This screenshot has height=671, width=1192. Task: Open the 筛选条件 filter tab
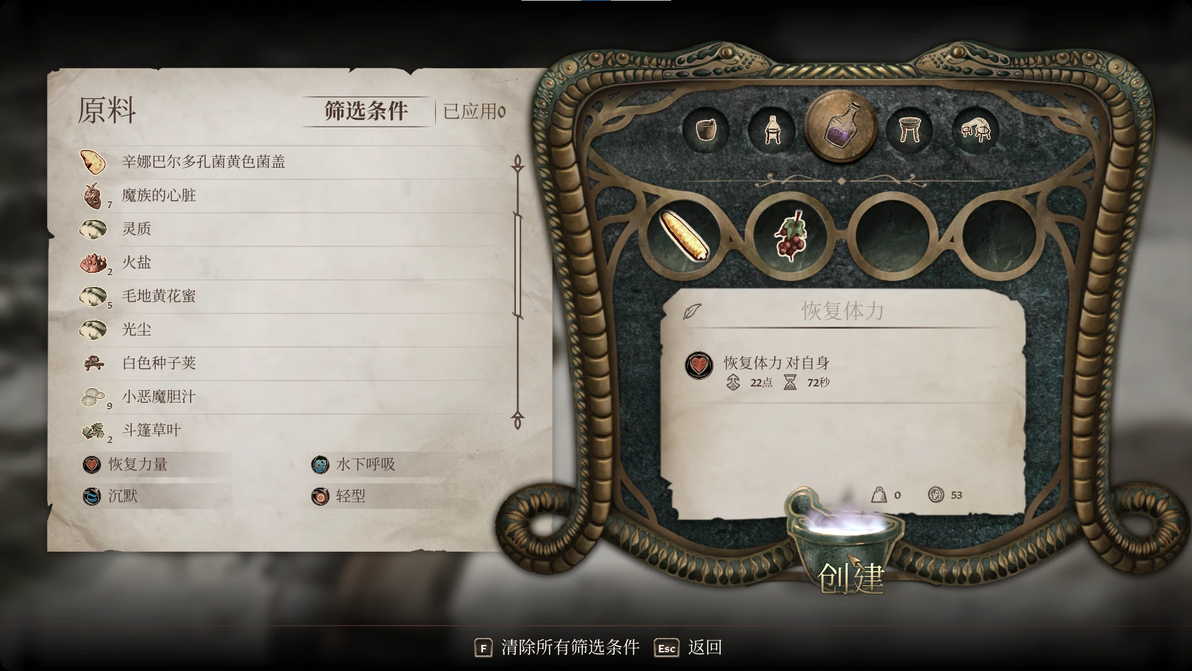click(x=366, y=111)
